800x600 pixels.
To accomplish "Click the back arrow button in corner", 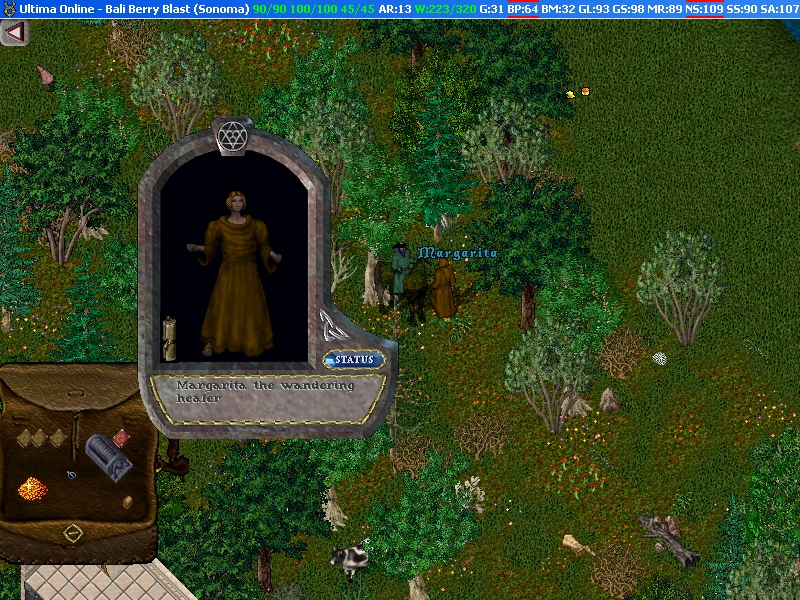I will 14,33.
